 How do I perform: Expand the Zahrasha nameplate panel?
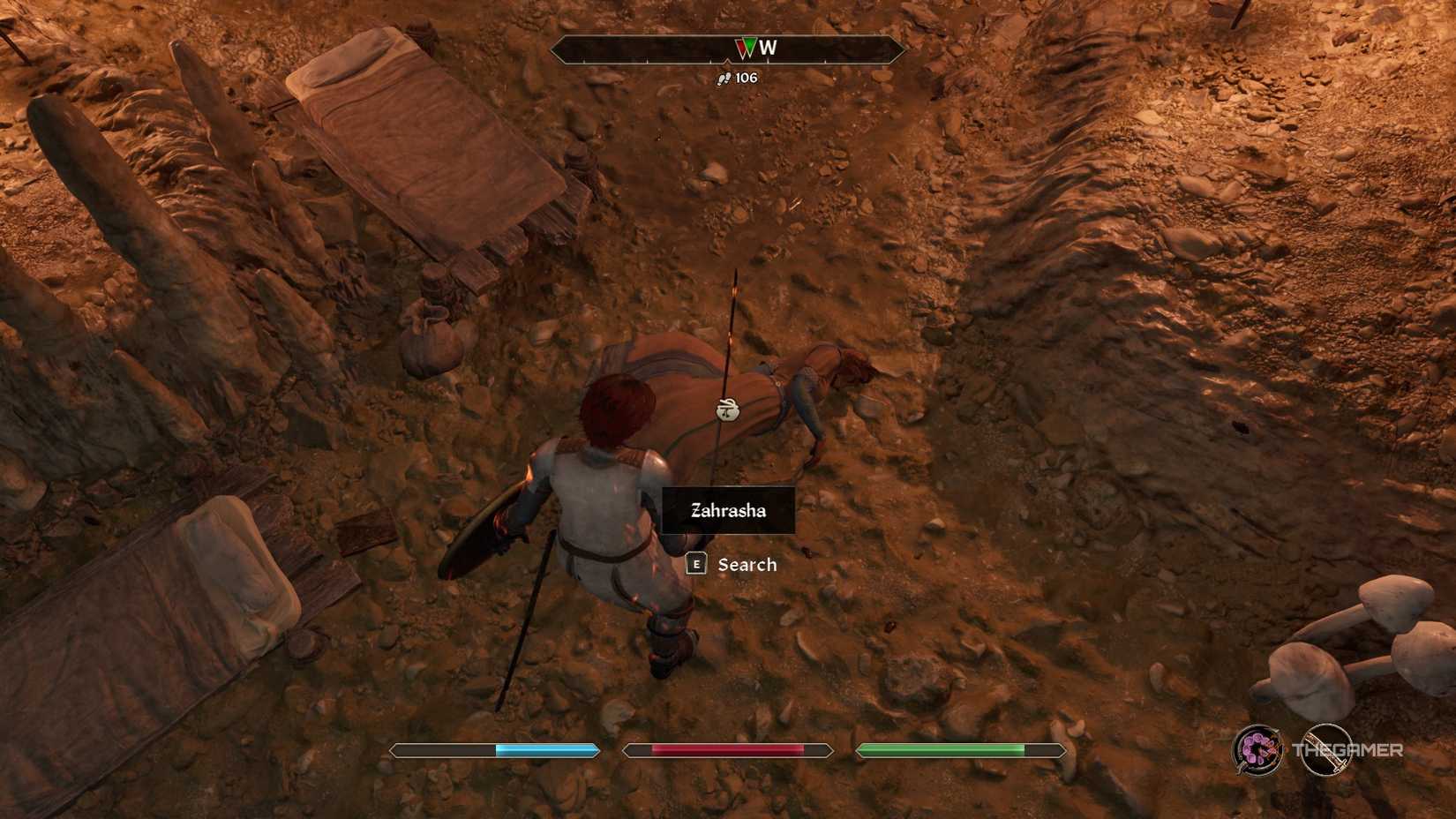[728, 510]
